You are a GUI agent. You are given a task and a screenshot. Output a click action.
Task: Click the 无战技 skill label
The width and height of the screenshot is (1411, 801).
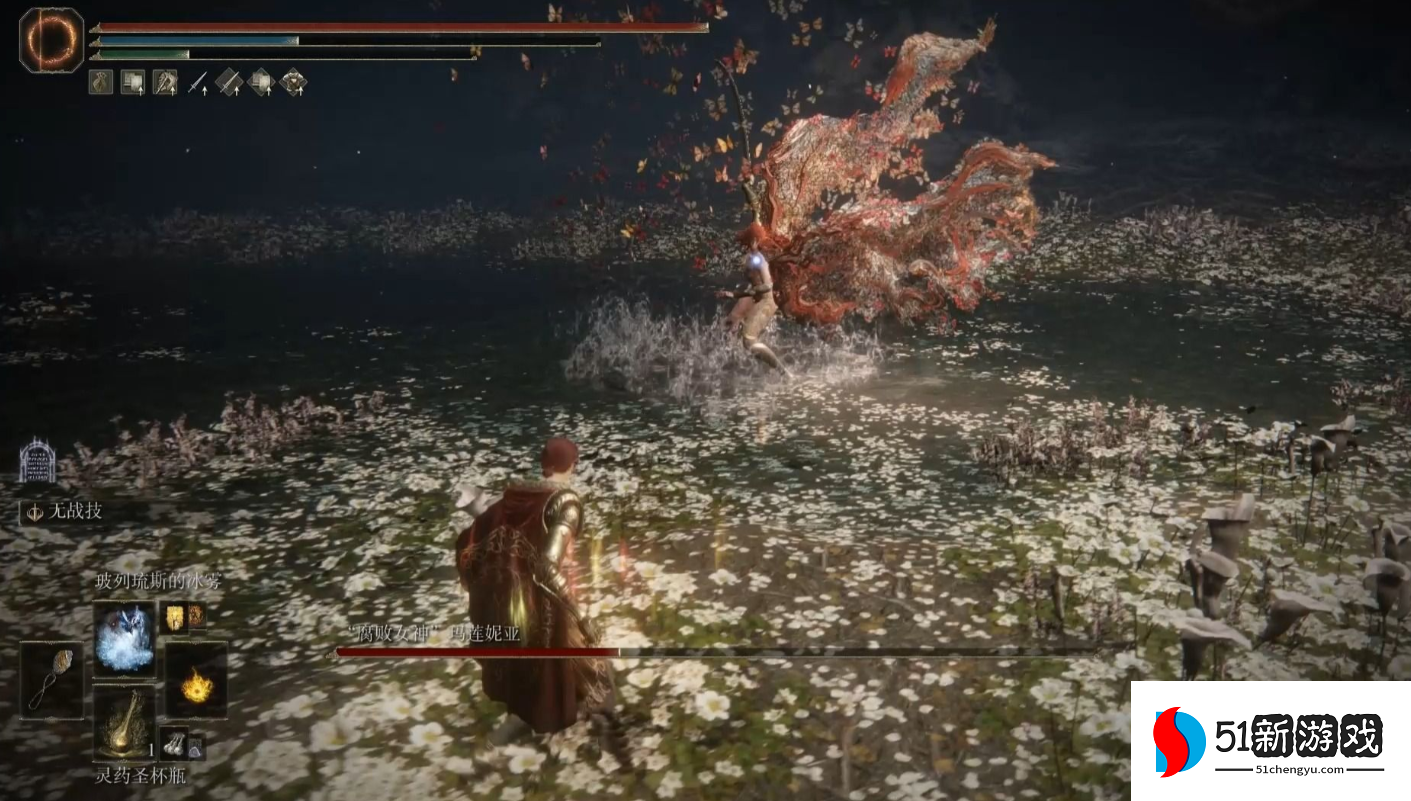tap(76, 511)
